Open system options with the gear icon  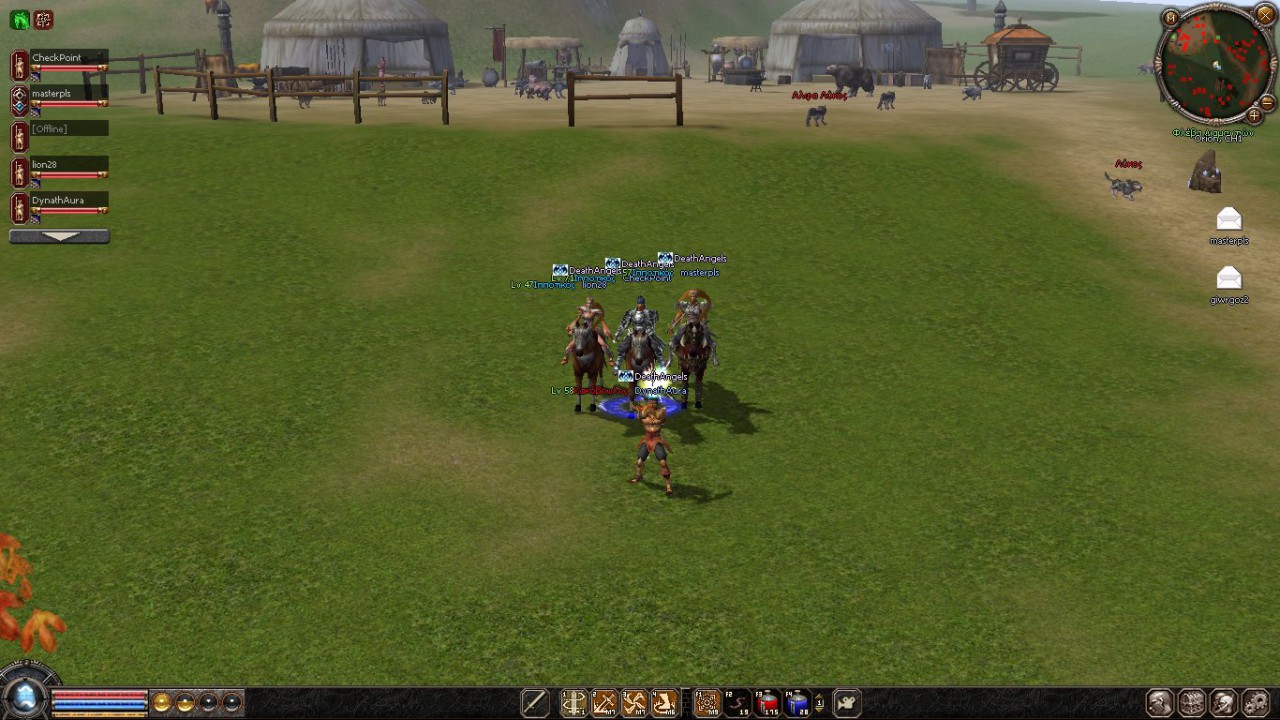click(x=1255, y=703)
